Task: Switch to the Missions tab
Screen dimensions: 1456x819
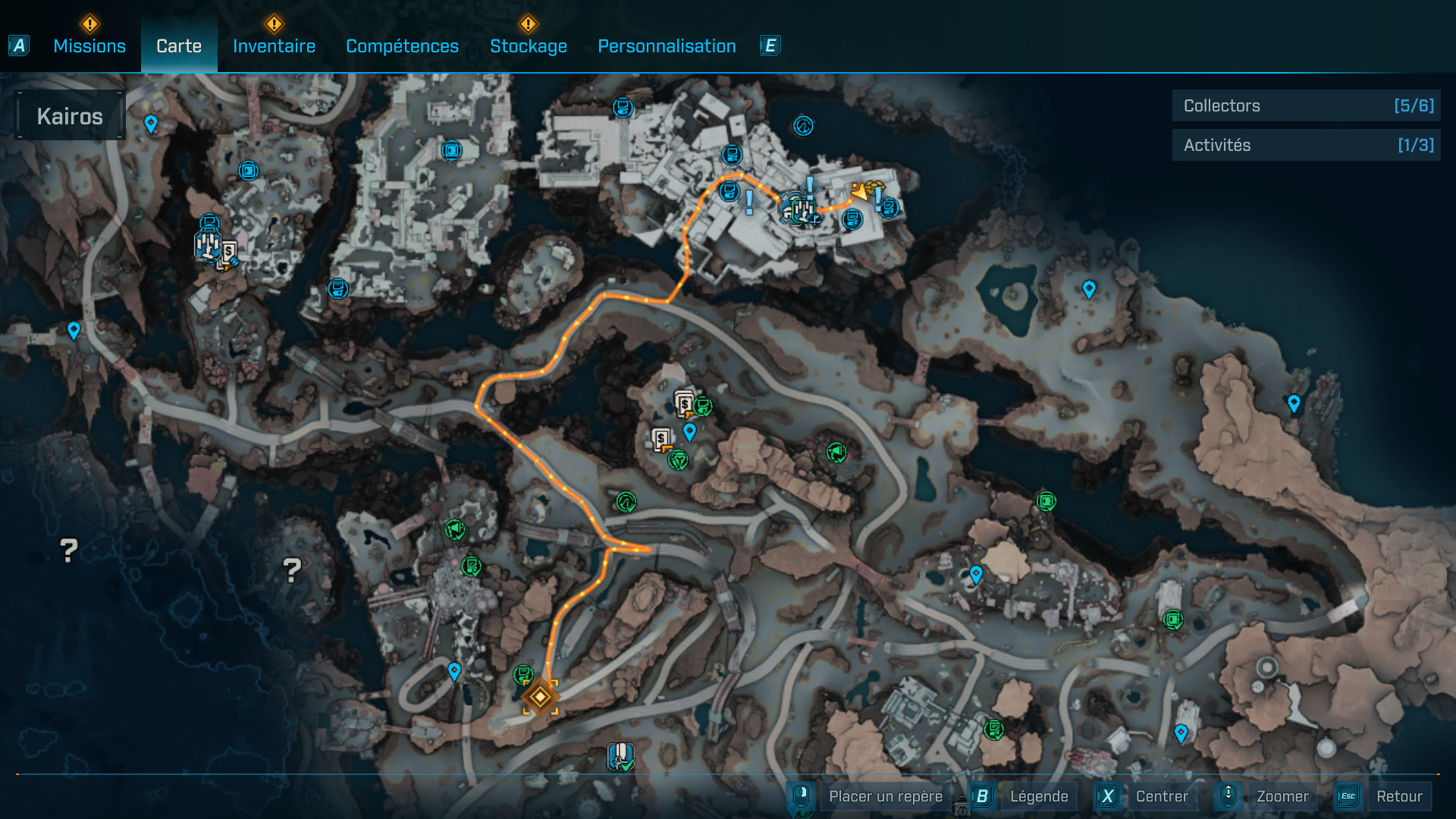Action: pyautogui.click(x=89, y=46)
